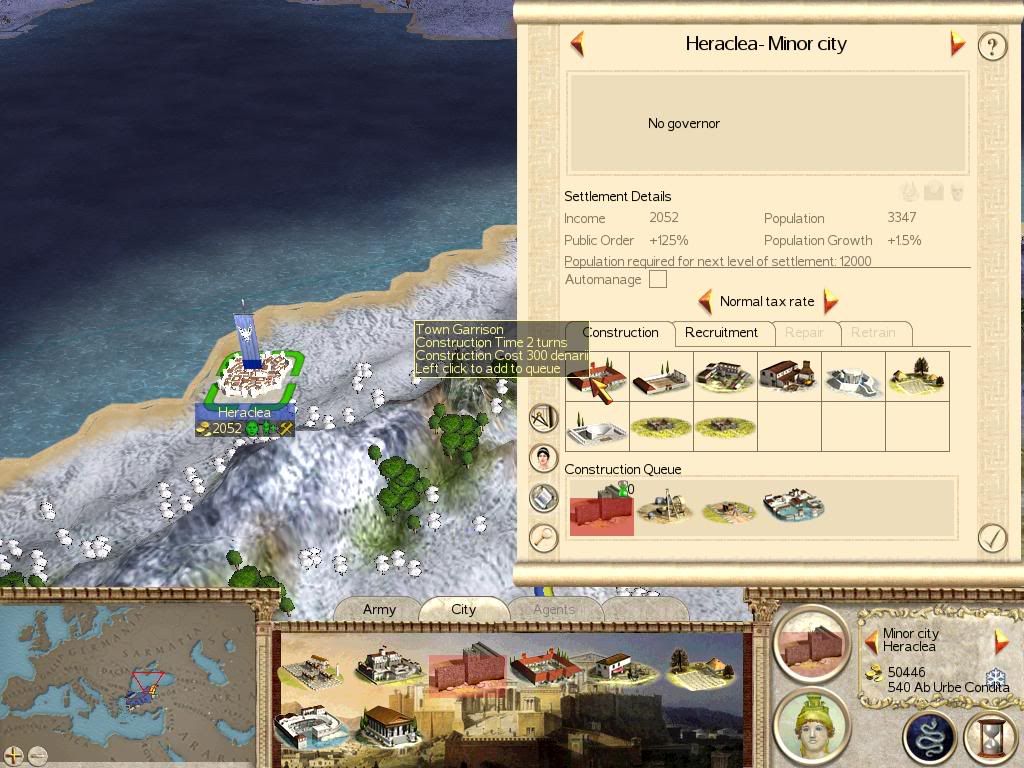
Task: Open help with the question mark button
Action: pyautogui.click(x=991, y=46)
